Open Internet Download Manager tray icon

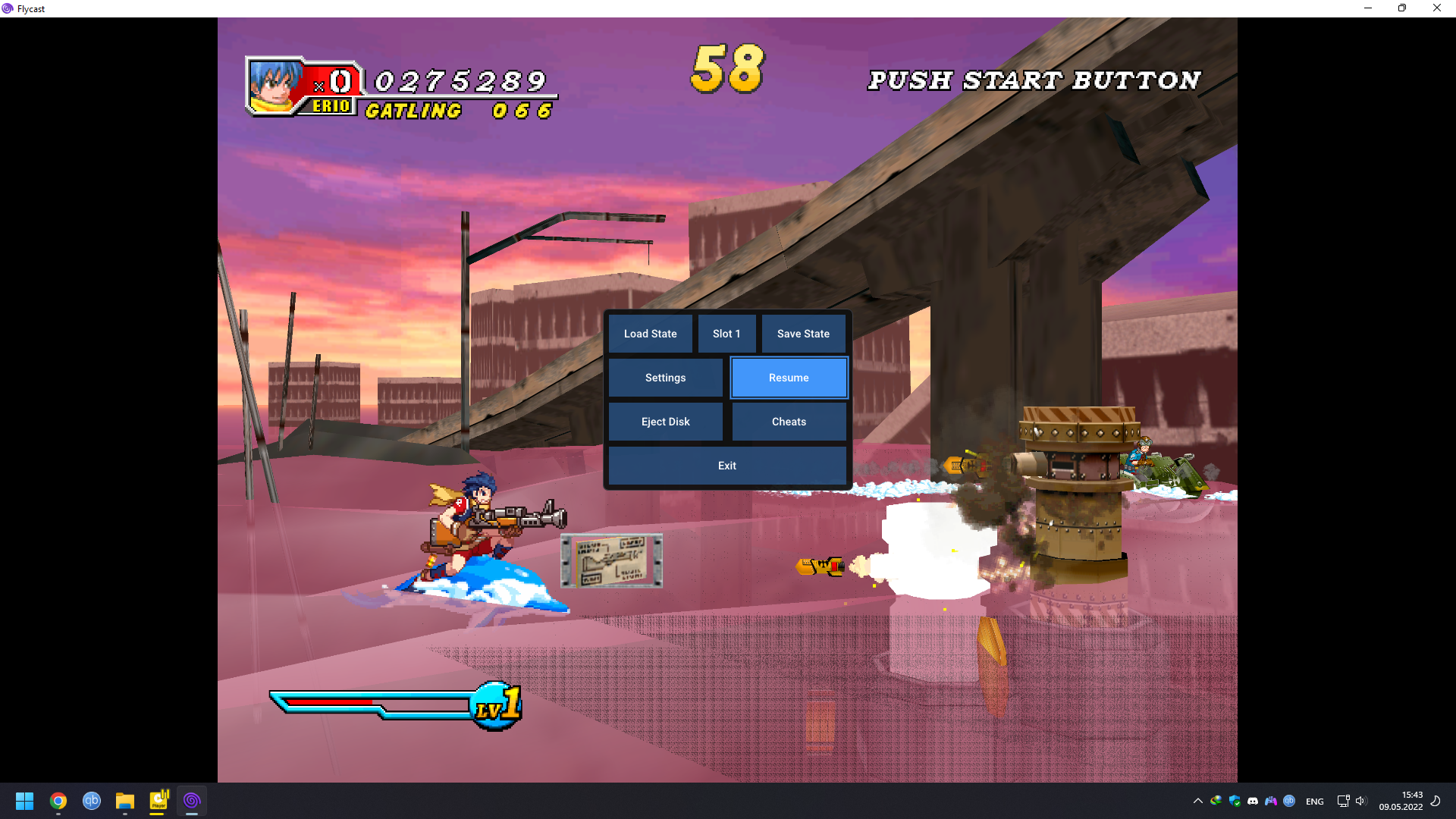tap(1216, 801)
